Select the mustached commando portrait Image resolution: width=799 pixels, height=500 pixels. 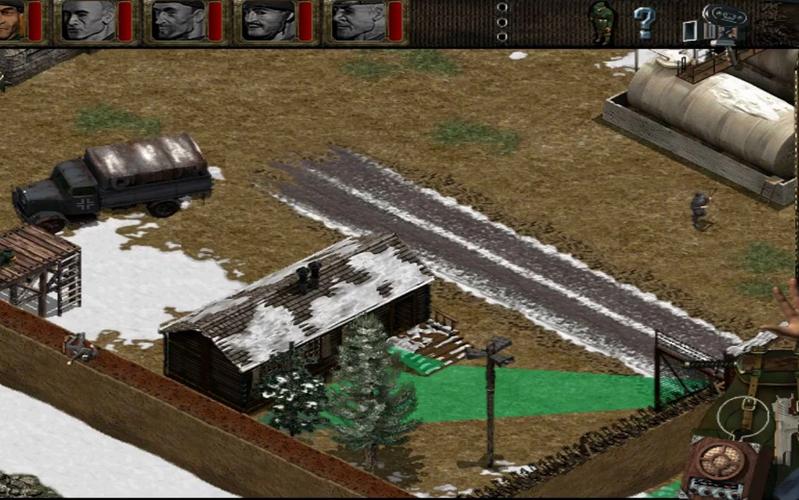coord(268,21)
